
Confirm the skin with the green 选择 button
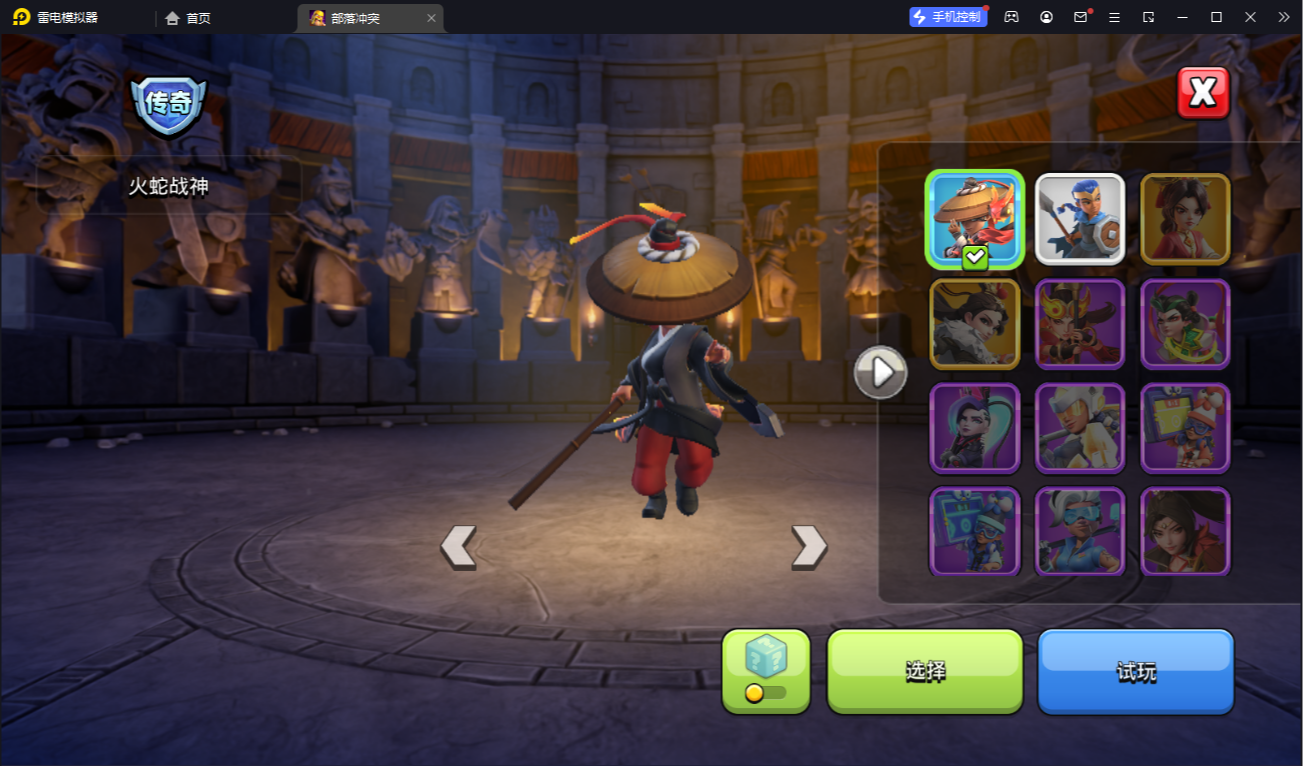tap(925, 671)
